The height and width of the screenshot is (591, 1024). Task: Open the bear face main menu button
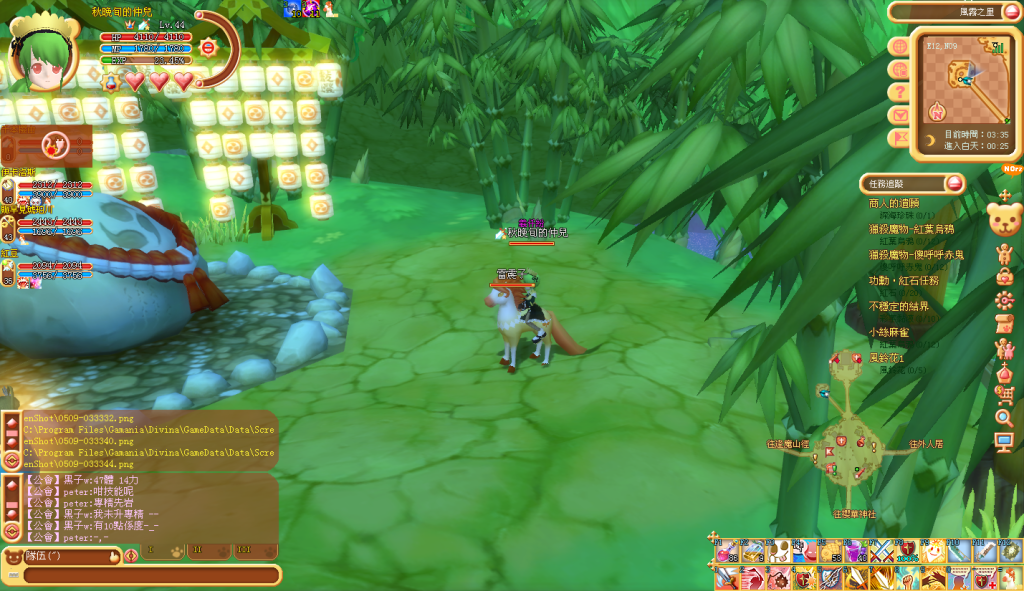tap(1003, 219)
